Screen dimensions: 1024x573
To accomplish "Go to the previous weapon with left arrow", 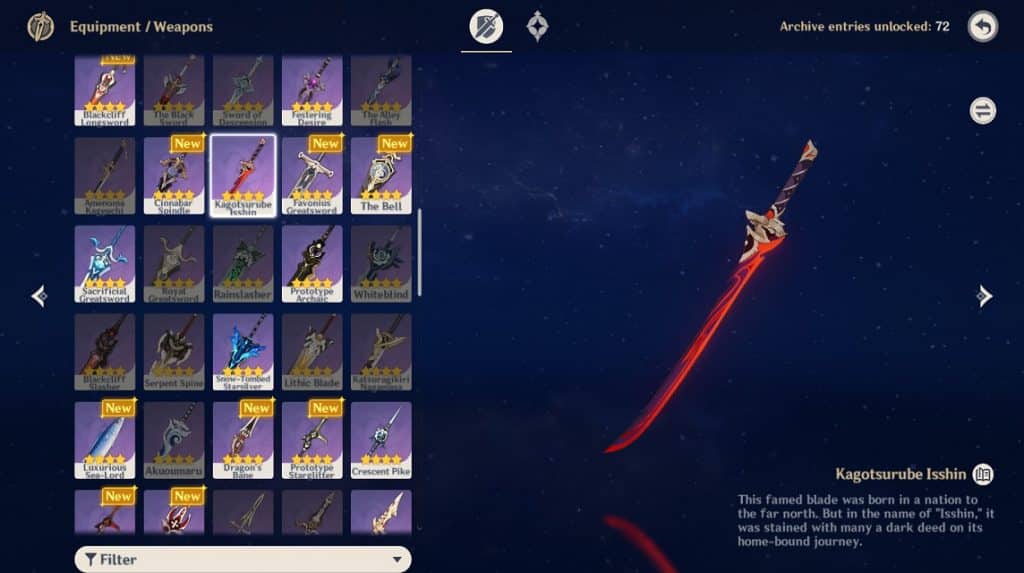I will (39, 295).
